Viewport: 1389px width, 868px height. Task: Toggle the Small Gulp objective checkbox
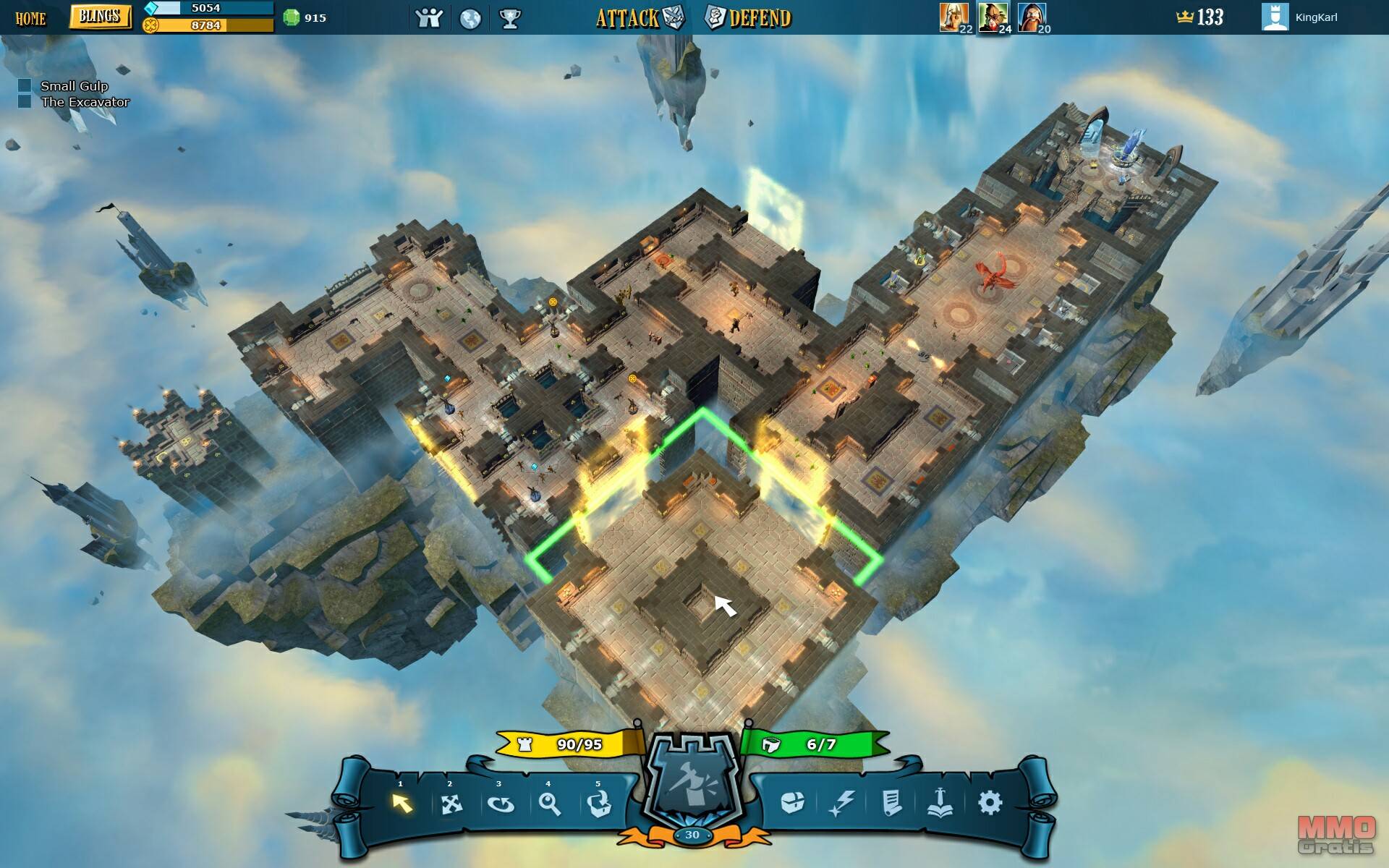click(x=25, y=86)
